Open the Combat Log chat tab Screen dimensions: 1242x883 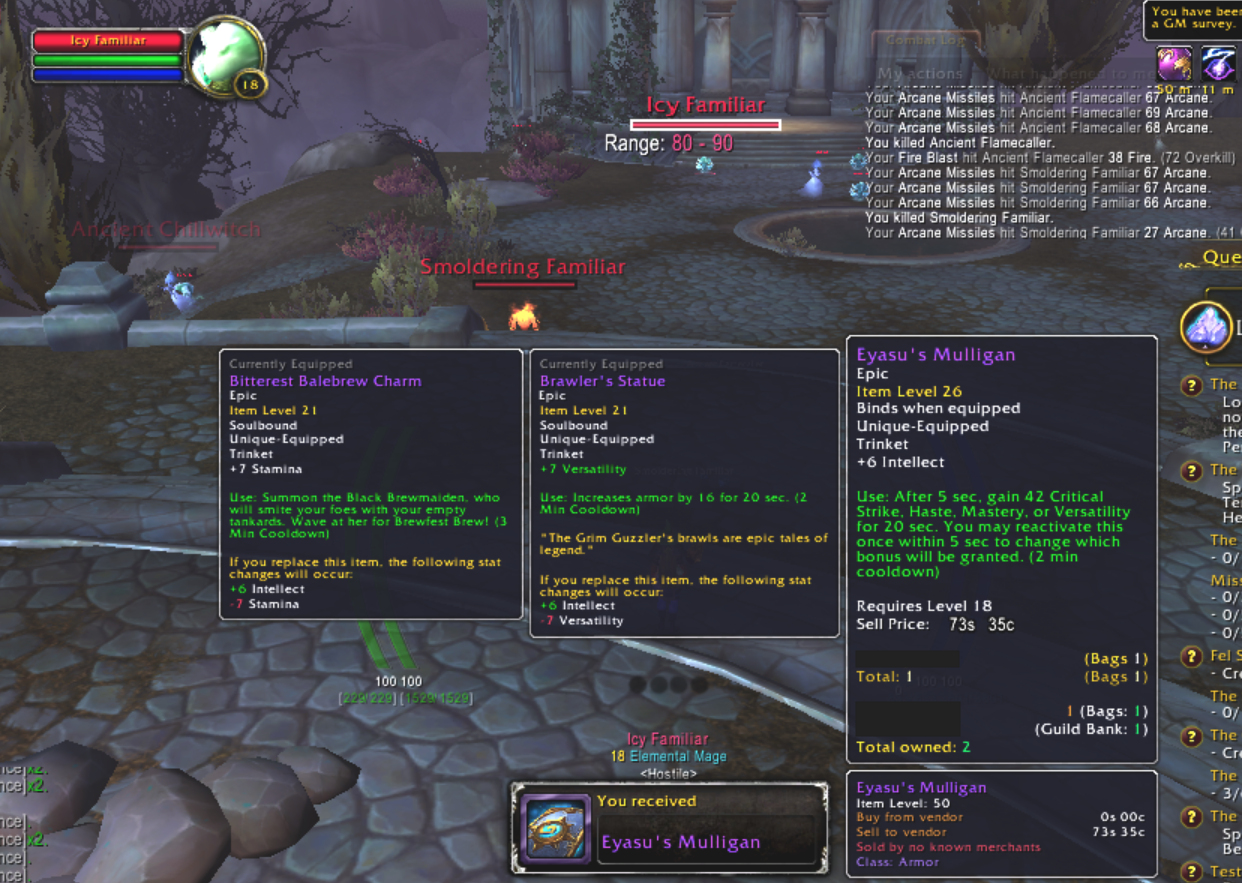(926, 41)
